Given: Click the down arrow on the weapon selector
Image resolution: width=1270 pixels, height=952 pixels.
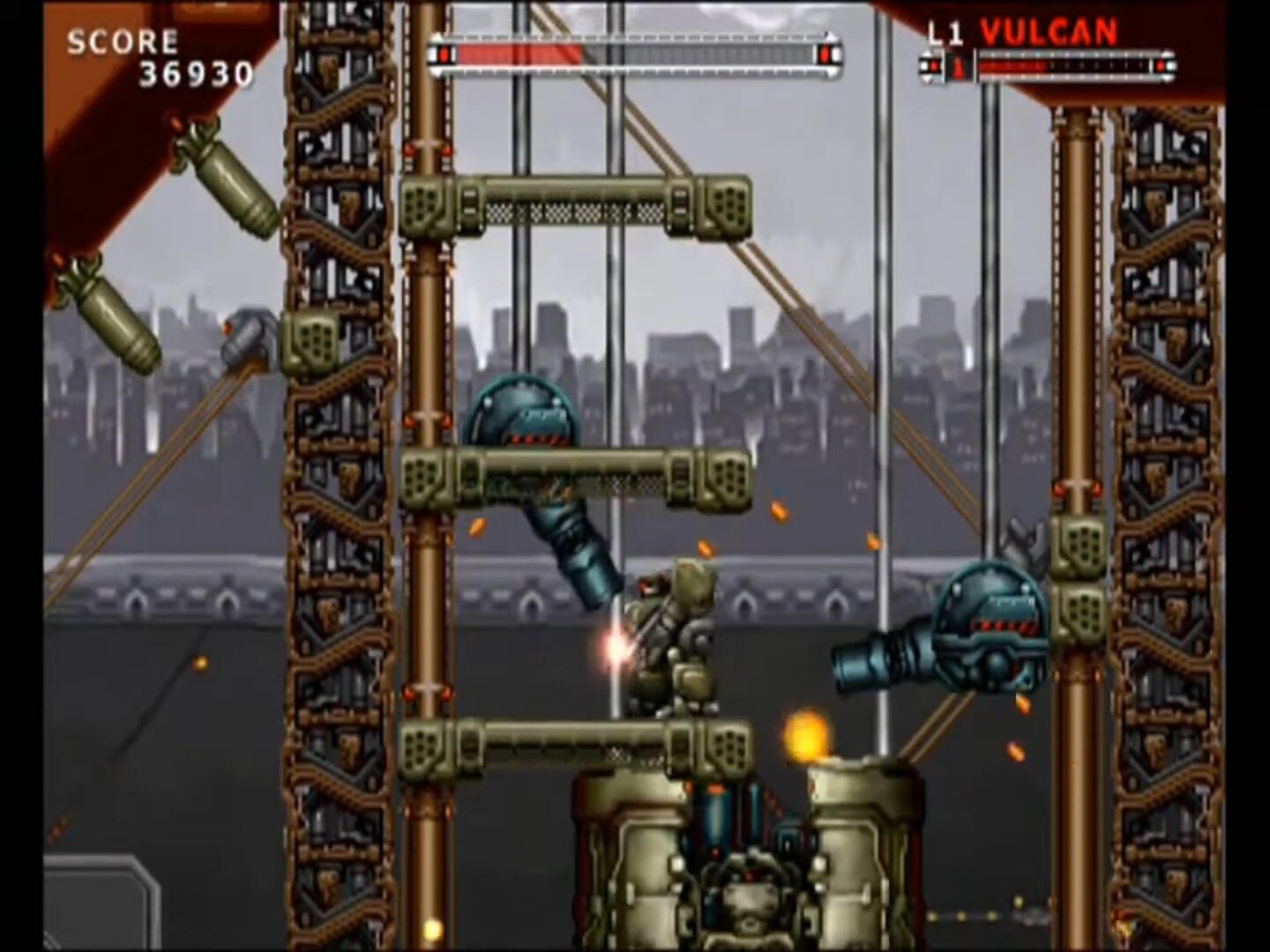Looking at the screenshot, I should (927, 79).
